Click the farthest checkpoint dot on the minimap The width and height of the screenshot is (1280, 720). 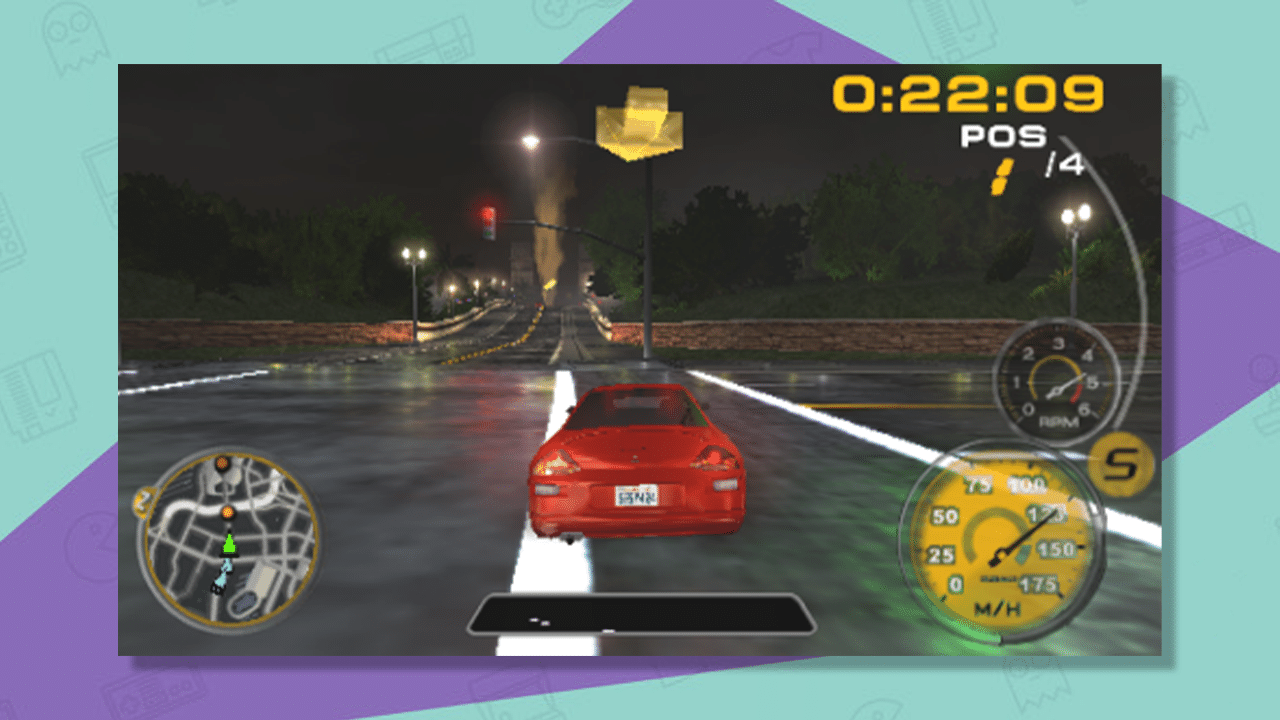221,463
